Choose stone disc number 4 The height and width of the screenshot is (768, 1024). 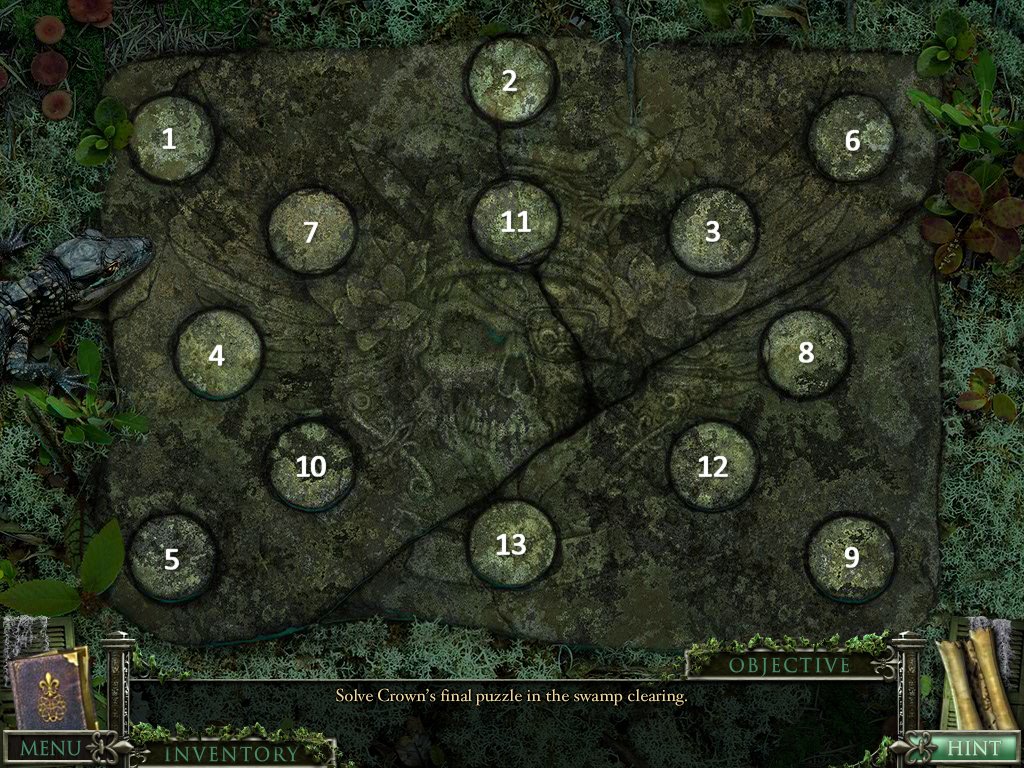coord(218,353)
